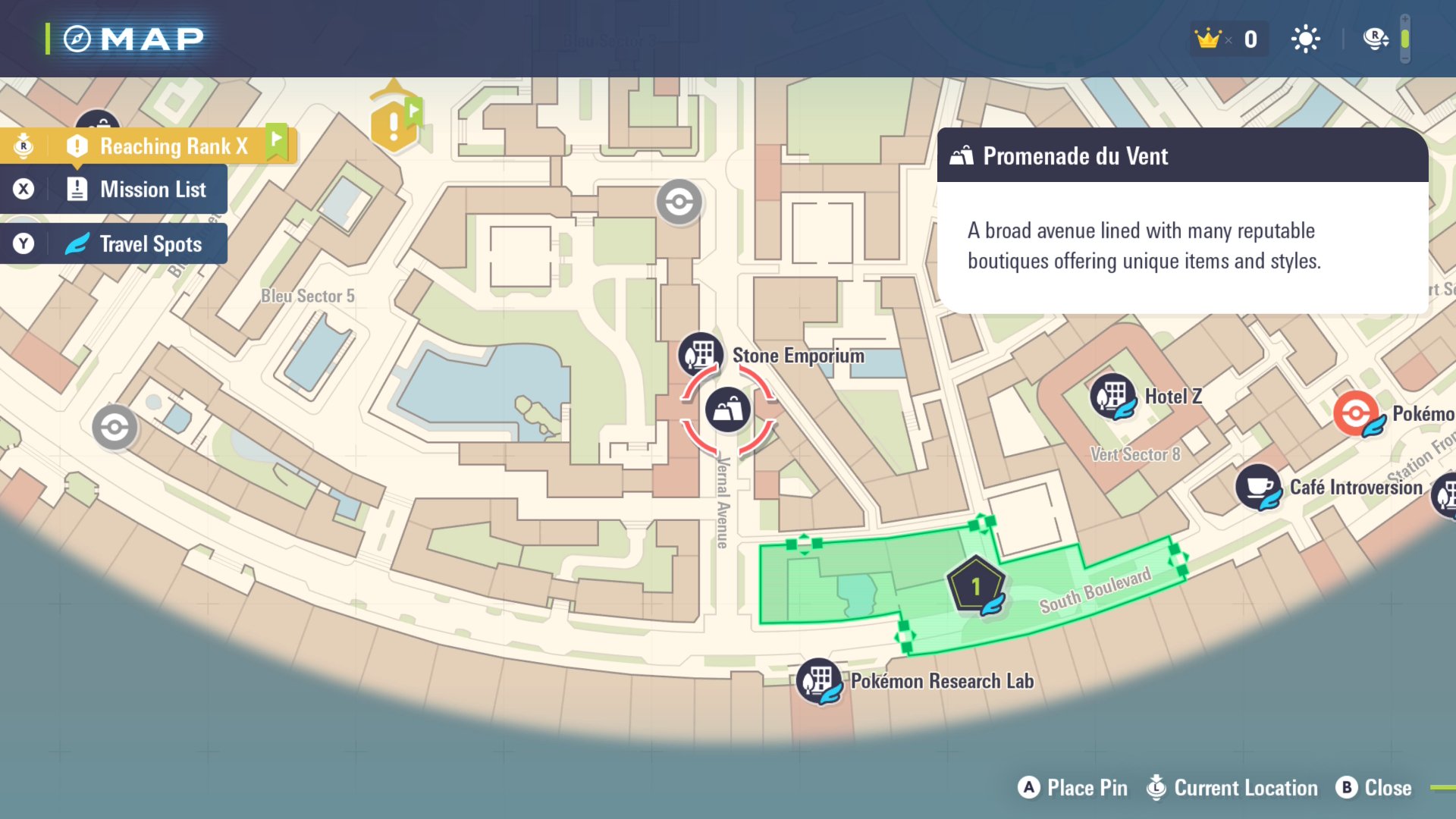Select the Hotel Z map marker
This screenshot has height=819, width=1456.
(x=1112, y=396)
